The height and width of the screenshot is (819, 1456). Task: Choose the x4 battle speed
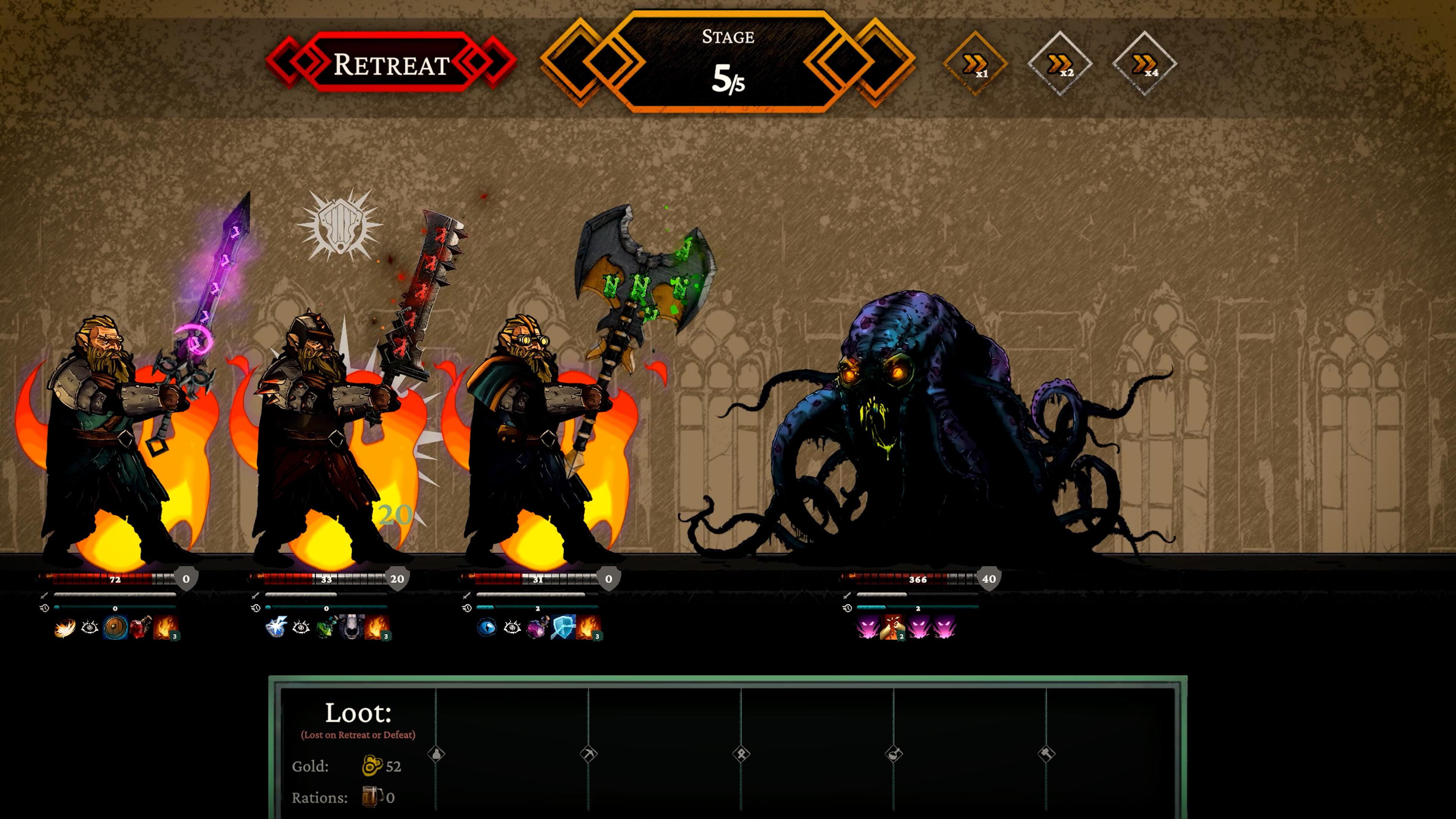click(x=1145, y=64)
